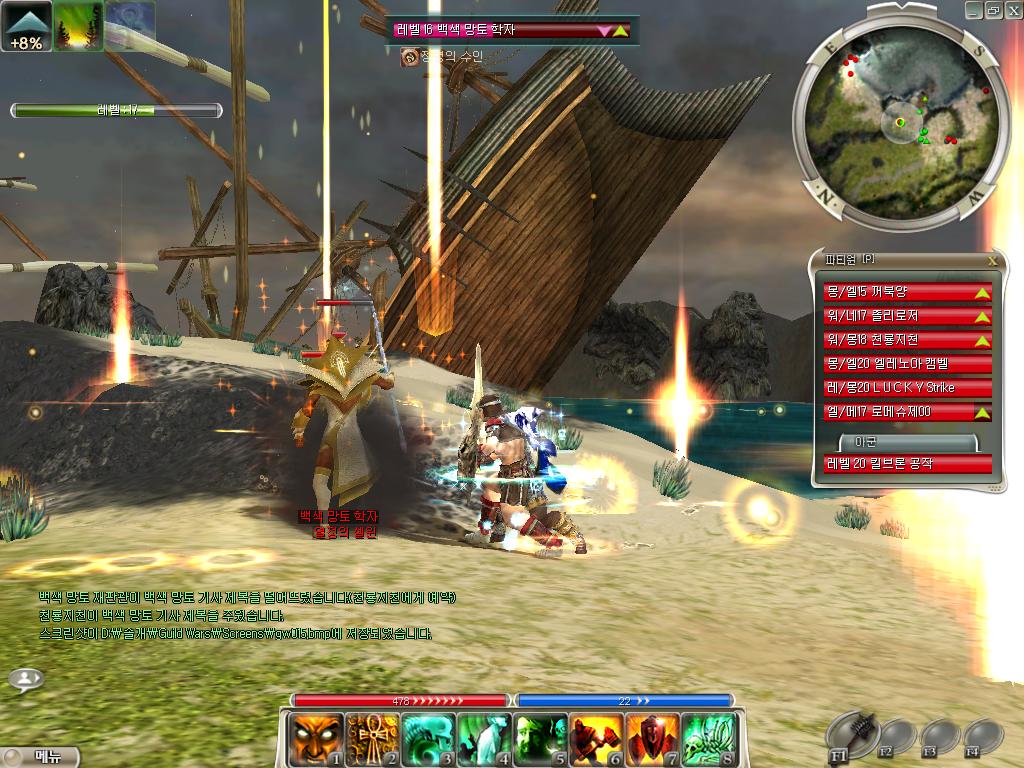This screenshot has width=1024, height=768.
Task: Select party member 워/몽18 천룡지천
Action: pyautogui.click(x=907, y=340)
